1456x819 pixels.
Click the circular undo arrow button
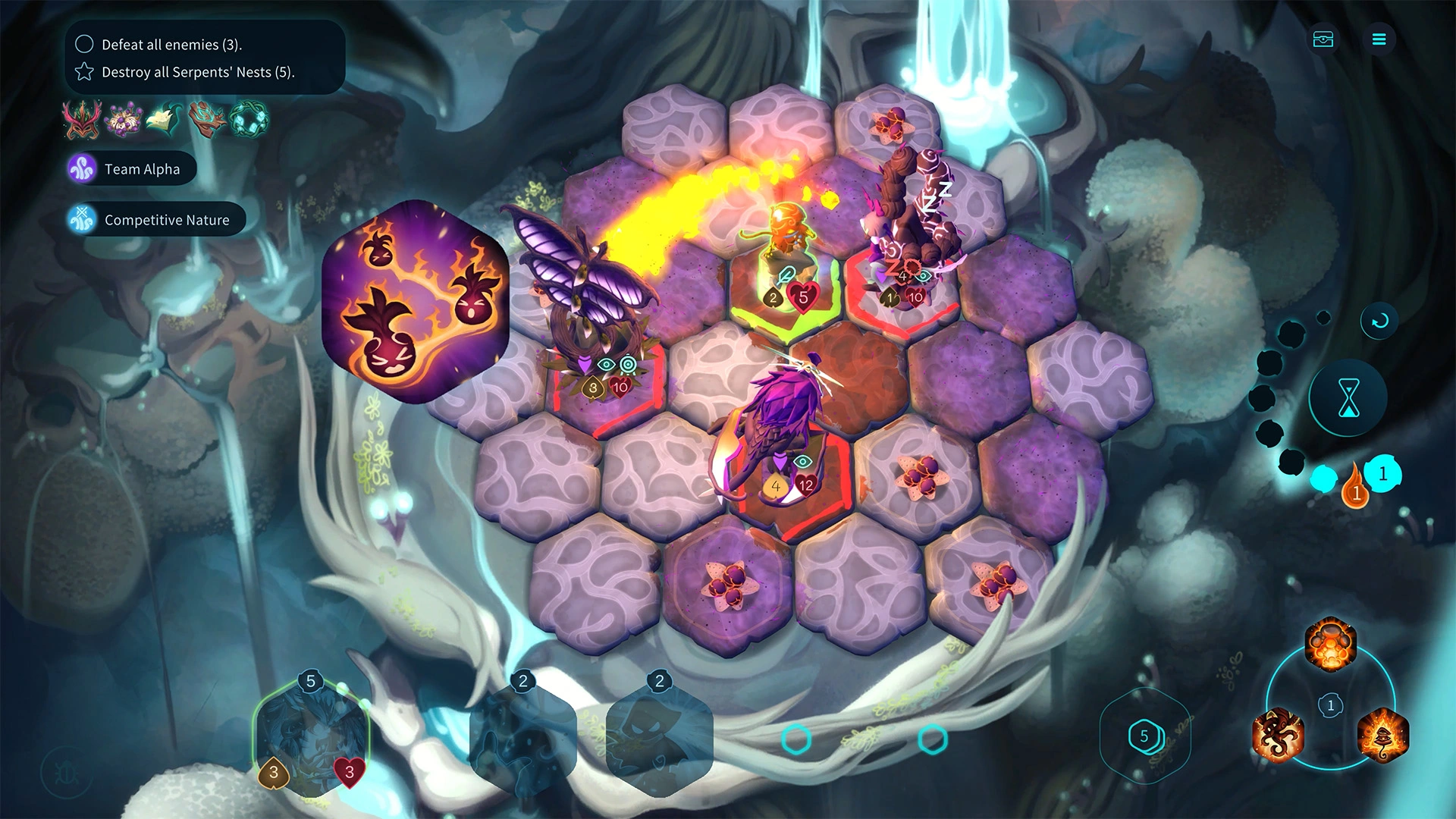[x=1379, y=321]
